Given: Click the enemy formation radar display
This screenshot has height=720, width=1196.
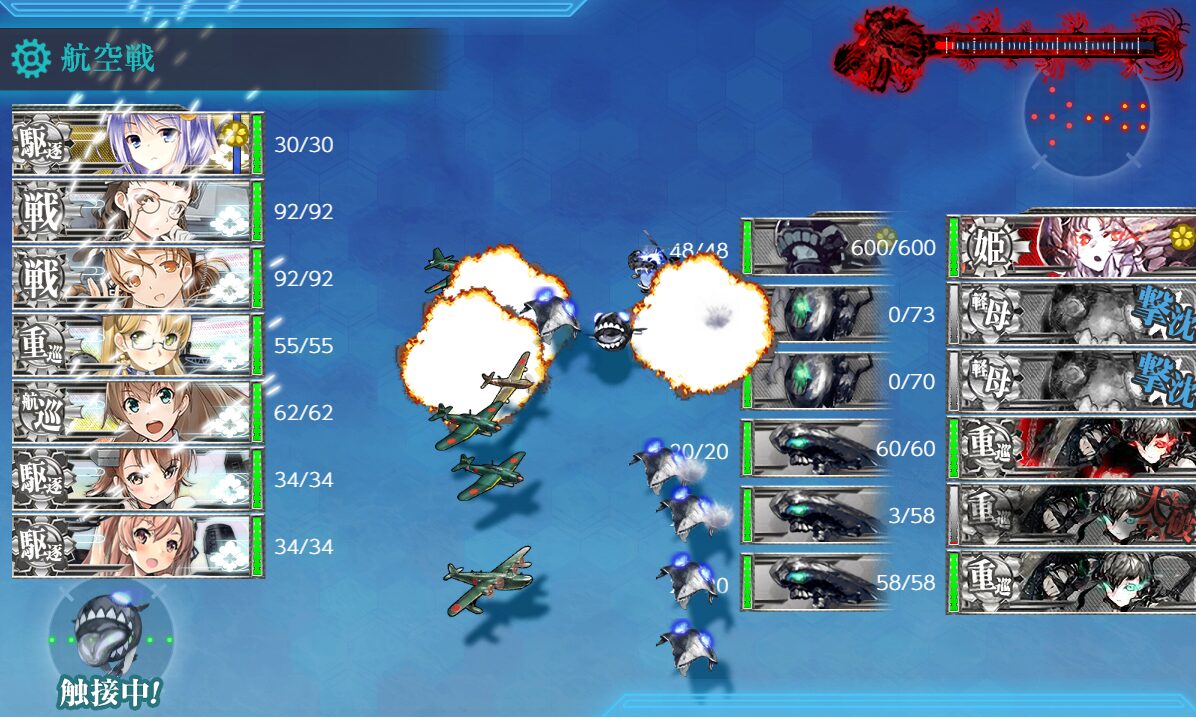Looking at the screenshot, I should point(1087,116).
